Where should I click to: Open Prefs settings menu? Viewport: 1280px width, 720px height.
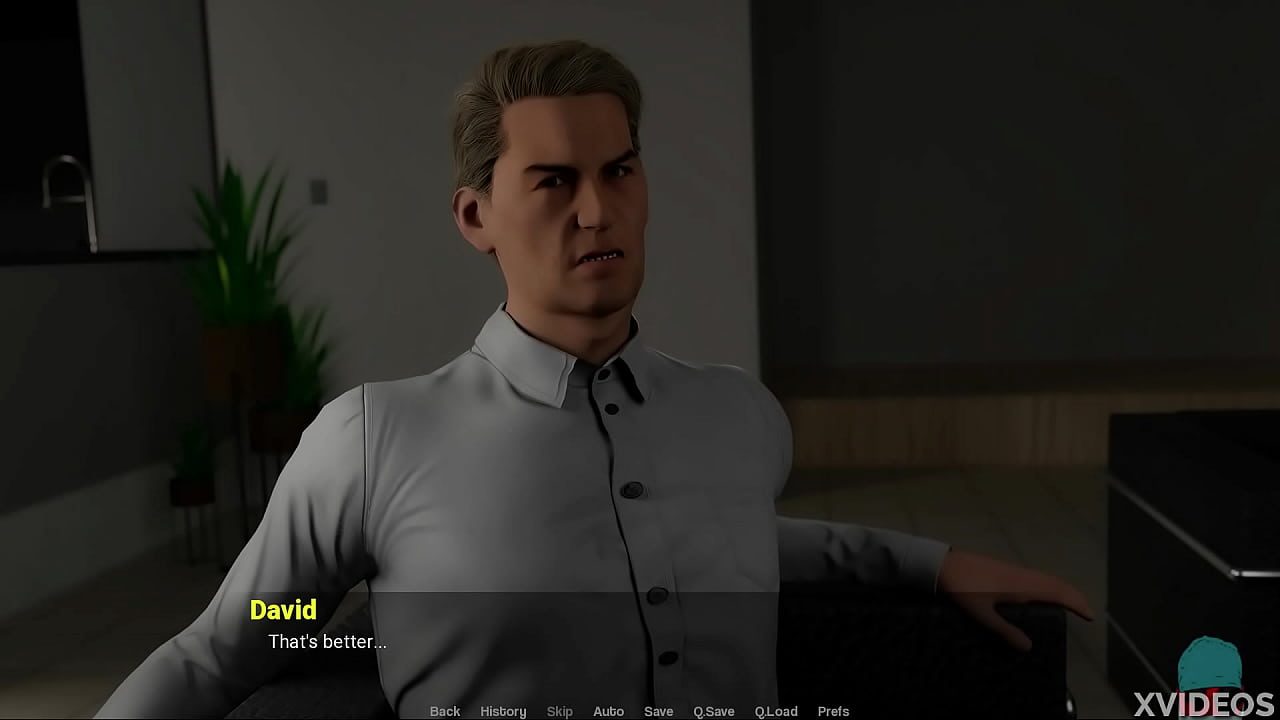point(833,711)
